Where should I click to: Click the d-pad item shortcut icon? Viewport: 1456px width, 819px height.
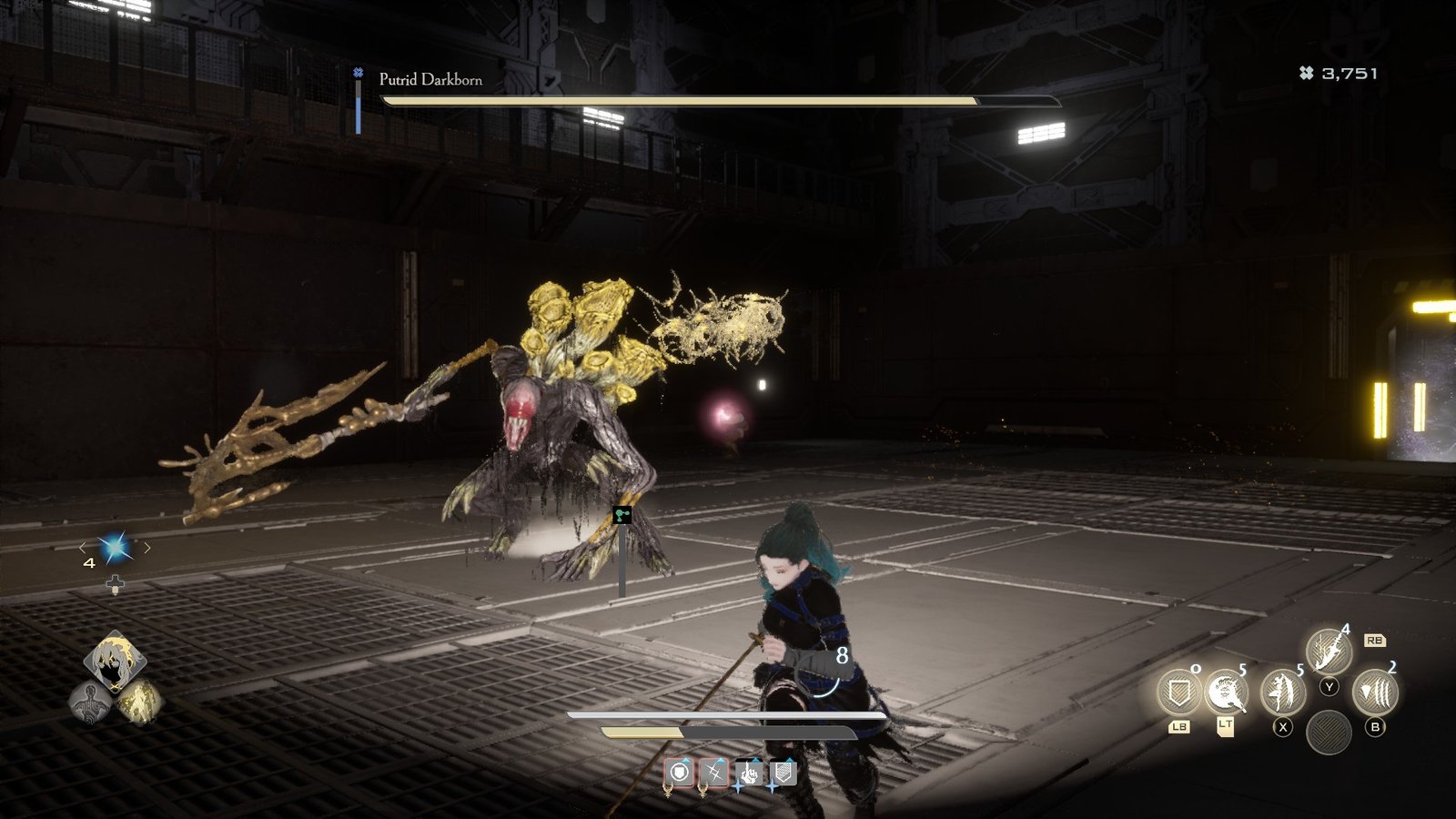116,584
